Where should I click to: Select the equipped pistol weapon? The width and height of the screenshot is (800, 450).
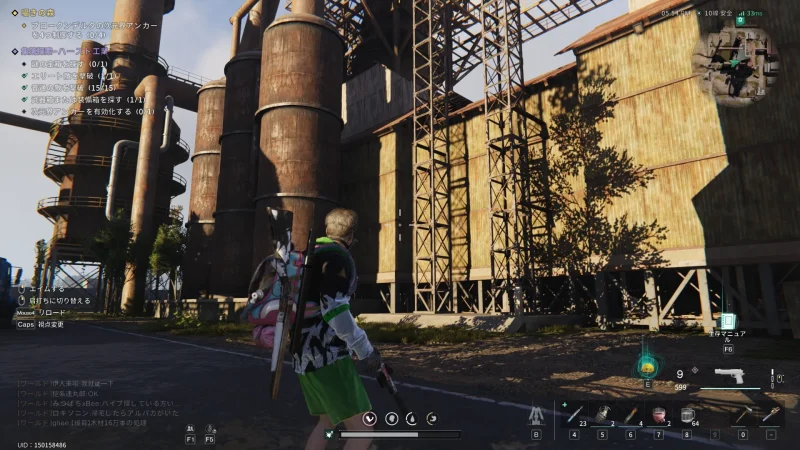pos(729,376)
